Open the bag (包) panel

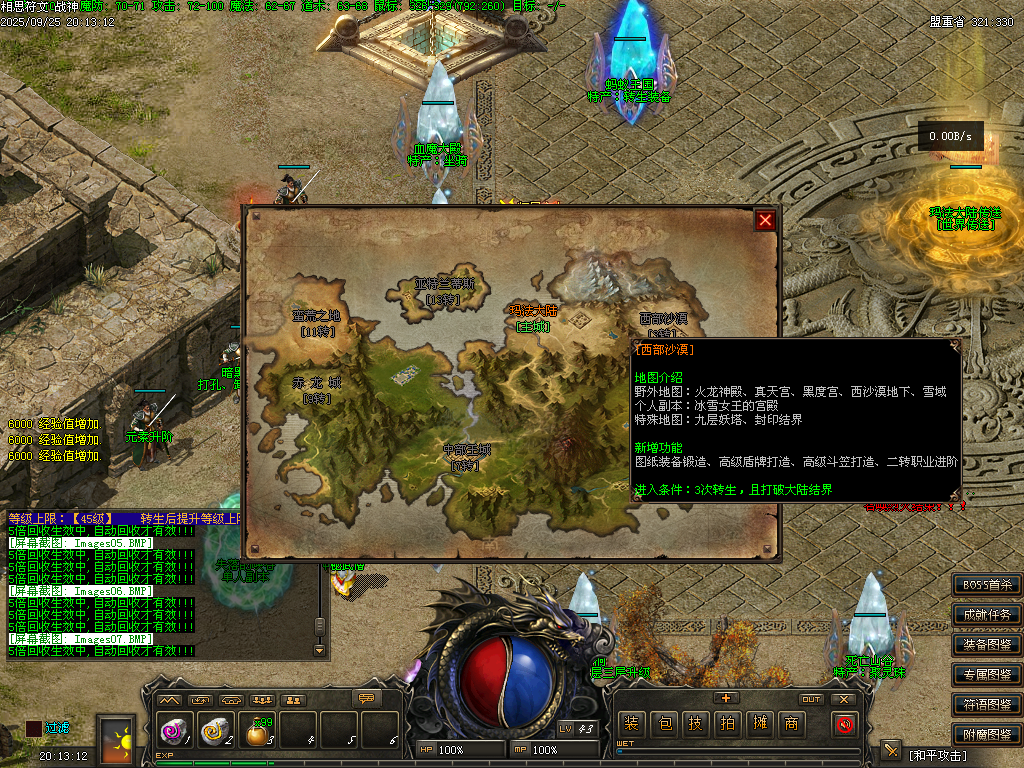point(663,724)
